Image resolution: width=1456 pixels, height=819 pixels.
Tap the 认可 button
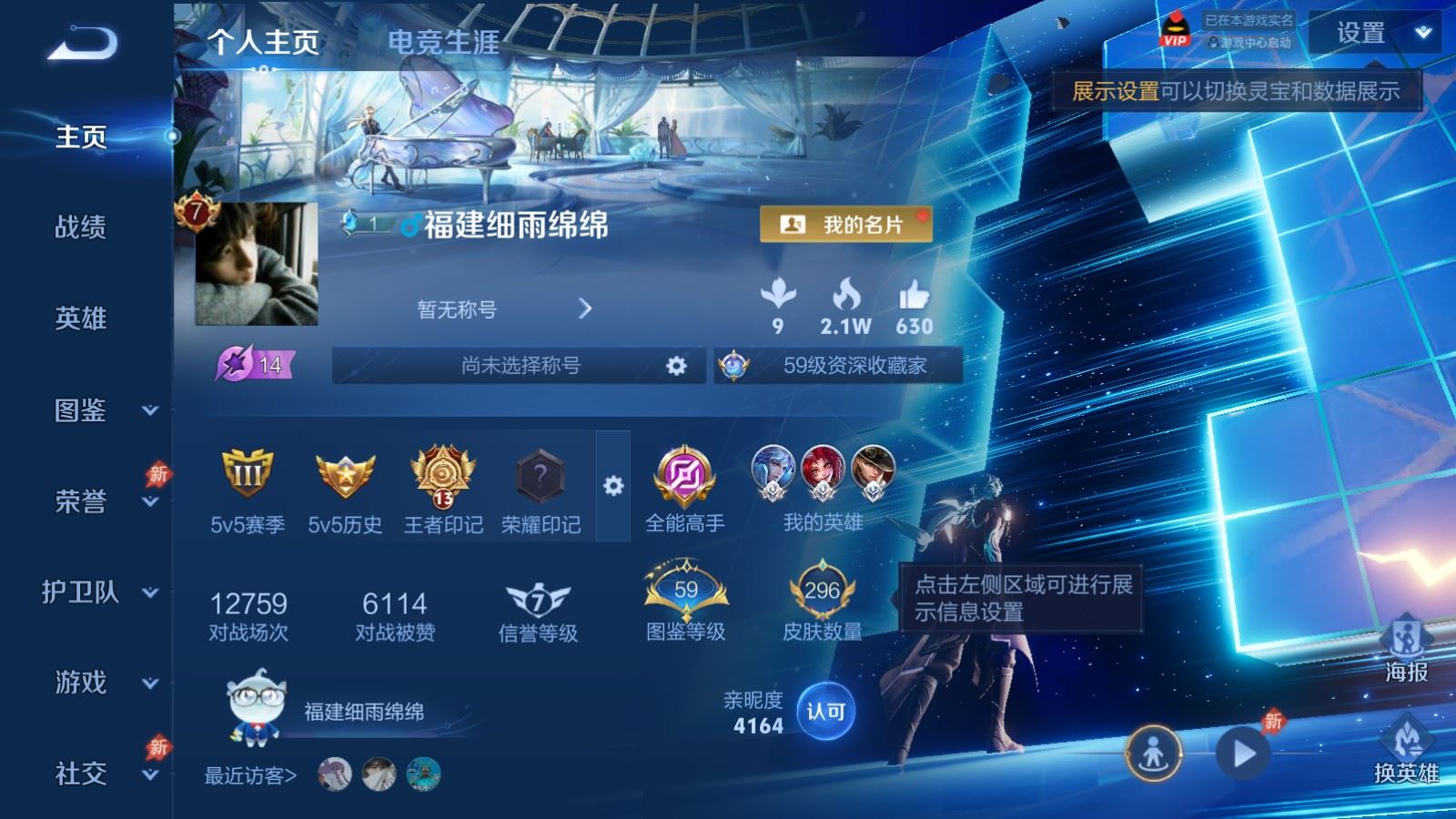pyautogui.click(x=825, y=712)
